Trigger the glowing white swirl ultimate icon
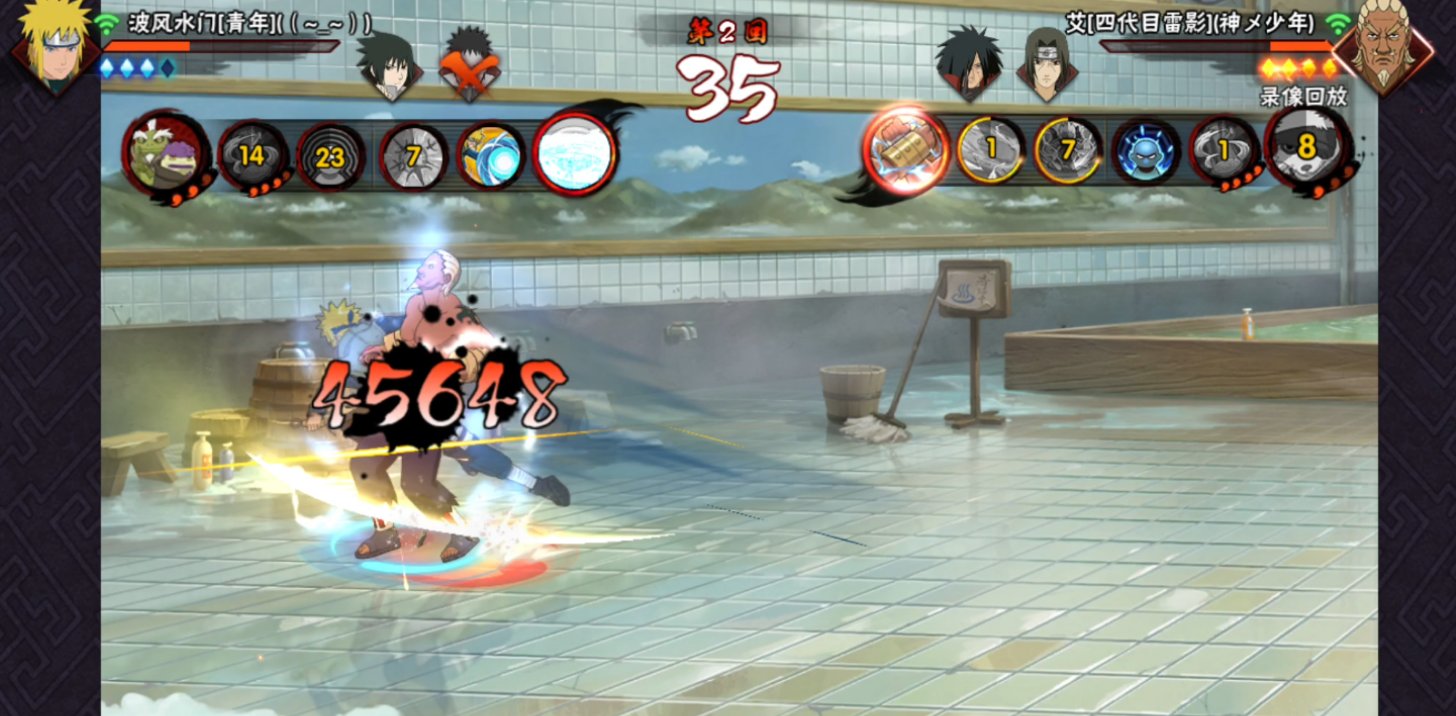The height and width of the screenshot is (716, 1456). [574, 153]
